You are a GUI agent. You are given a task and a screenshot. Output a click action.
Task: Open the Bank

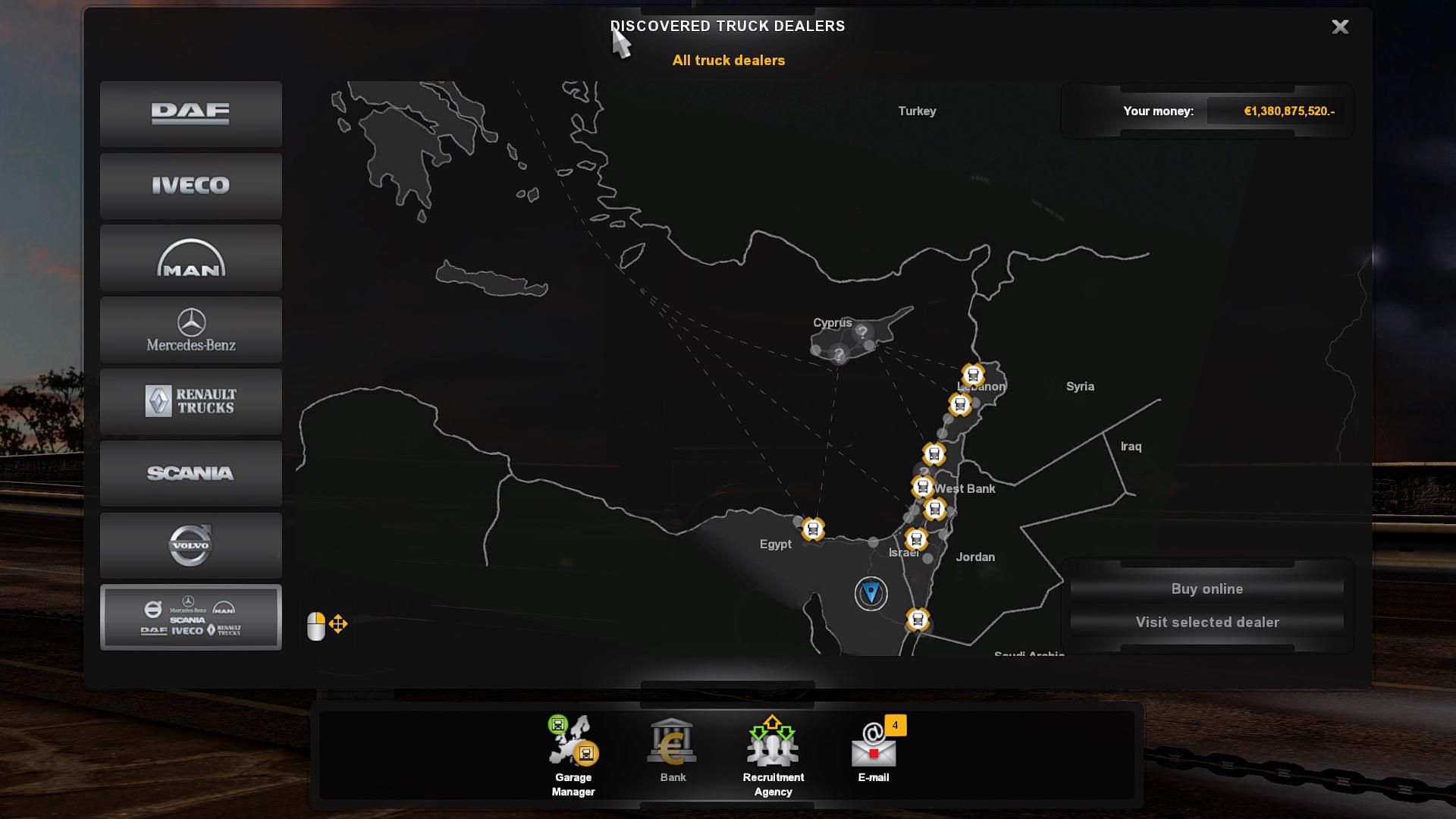(x=670, y=747)
